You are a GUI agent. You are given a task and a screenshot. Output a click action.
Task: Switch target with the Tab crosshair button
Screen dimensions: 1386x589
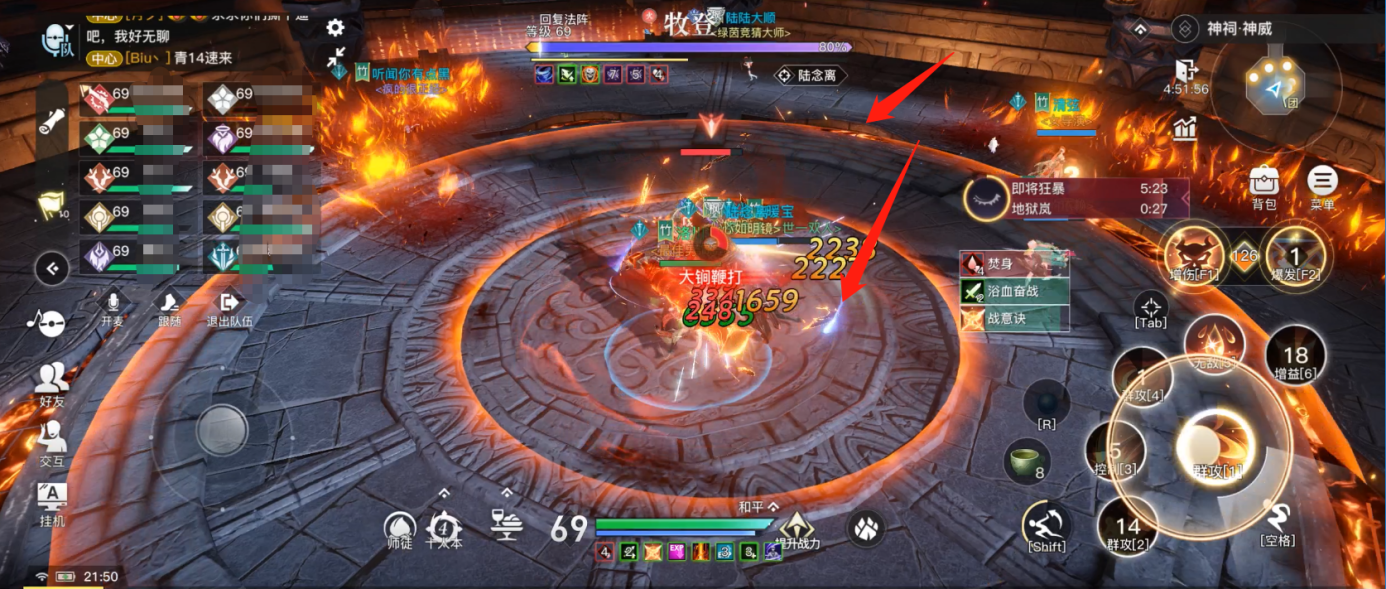pos(1151,308)
